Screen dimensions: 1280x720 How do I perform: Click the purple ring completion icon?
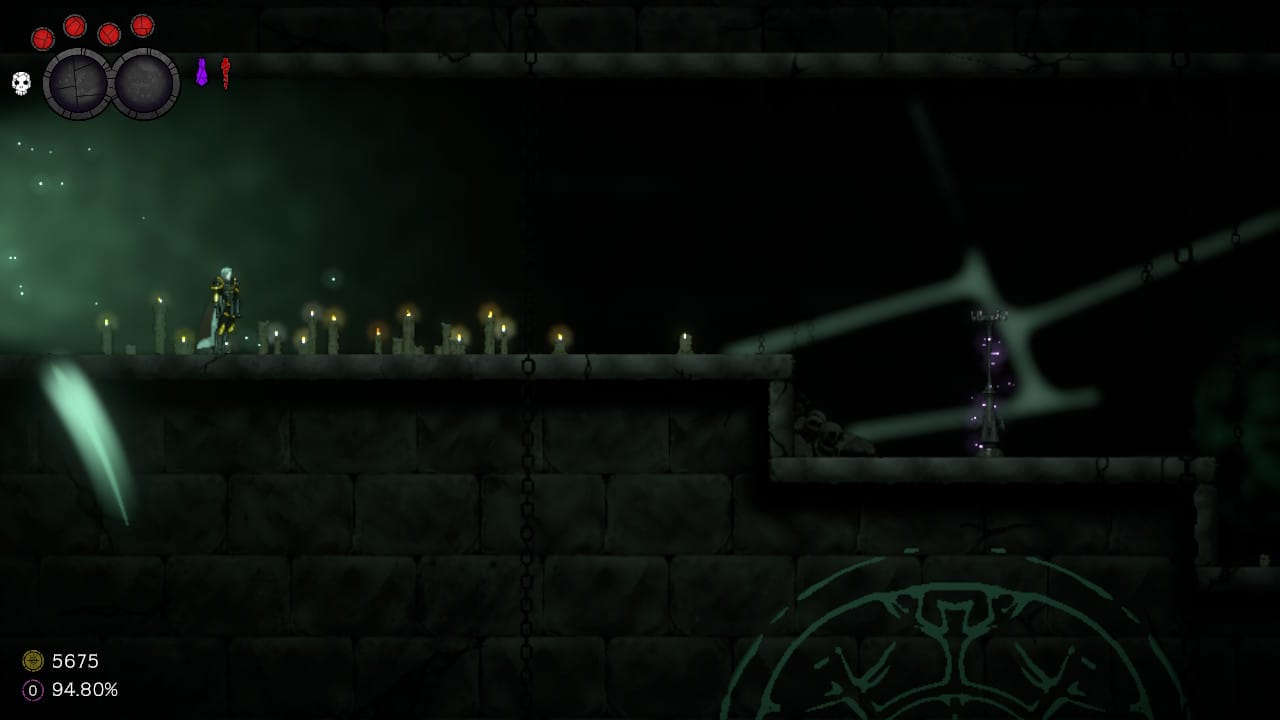tap(33, 690)
